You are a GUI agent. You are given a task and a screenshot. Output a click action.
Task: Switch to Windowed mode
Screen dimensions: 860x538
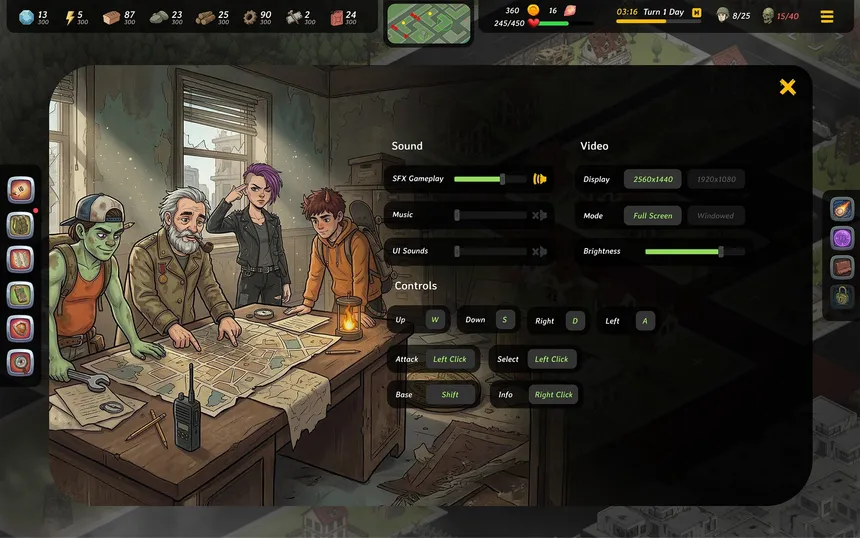(x=715, y=216)
